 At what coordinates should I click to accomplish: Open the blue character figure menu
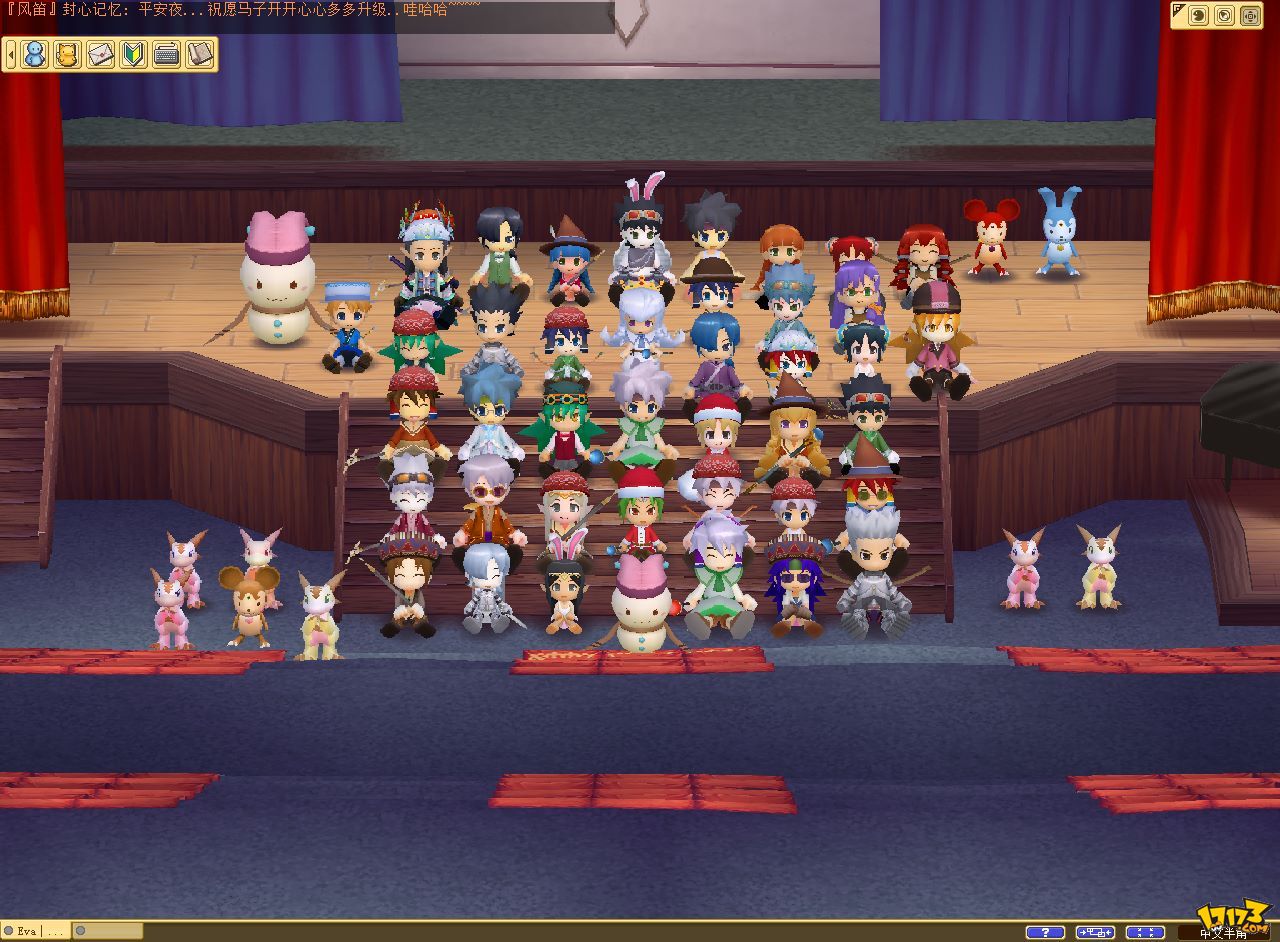(x=35, y=54)
